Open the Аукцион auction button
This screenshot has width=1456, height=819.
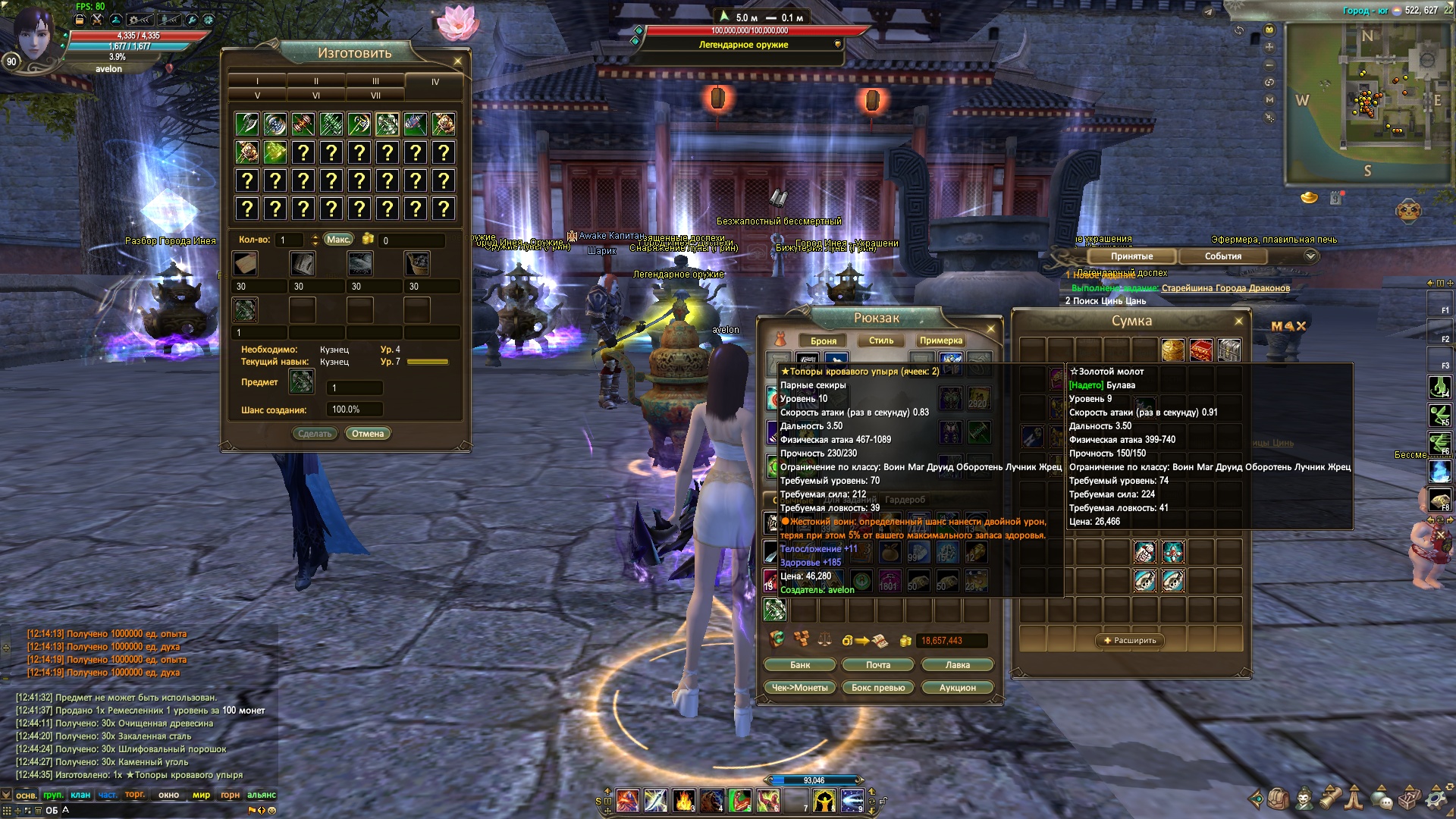(x=957, y=688)
